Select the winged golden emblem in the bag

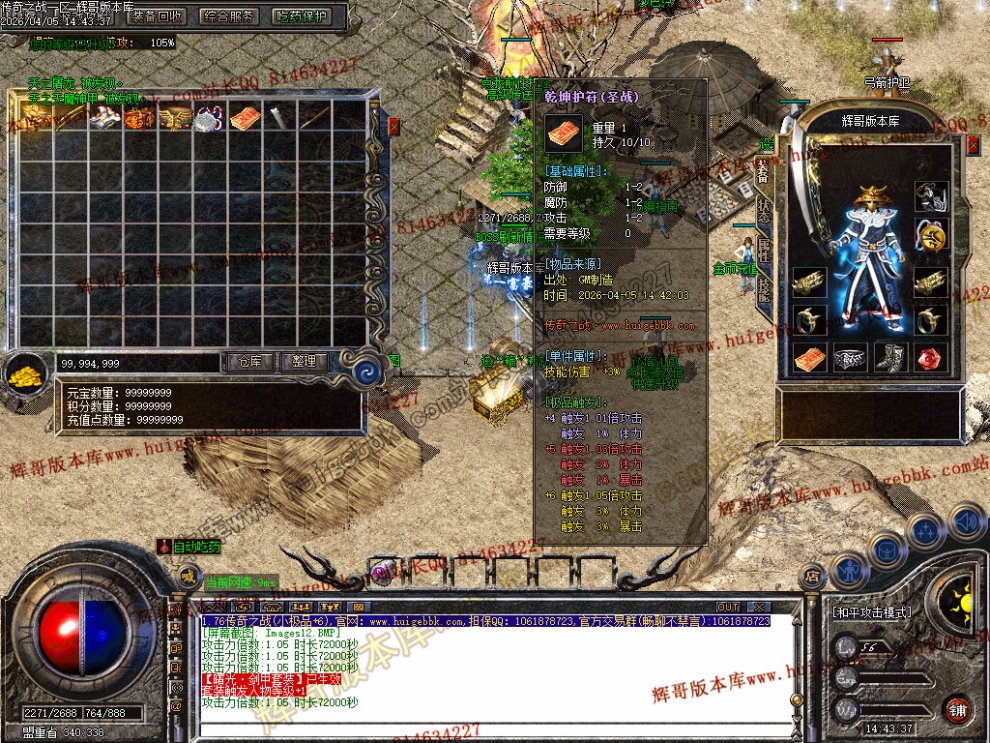click(x=173, y=118)
